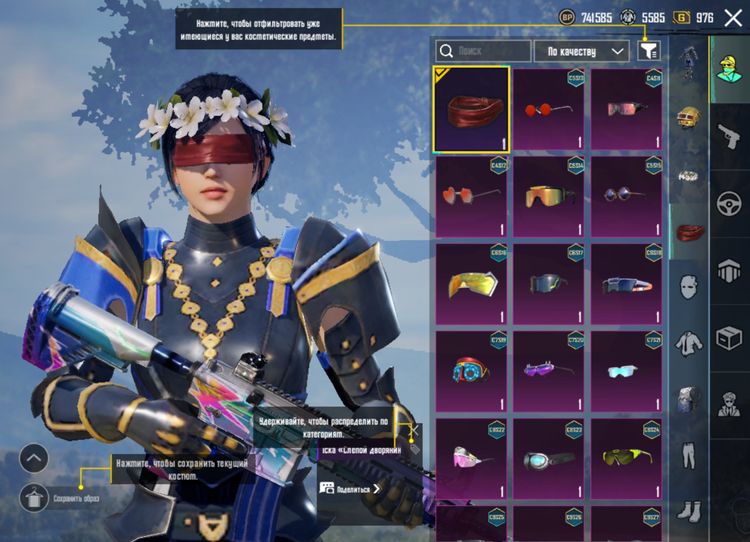
Task: Select the red blindfold item slot
Action: pos(471,109)
